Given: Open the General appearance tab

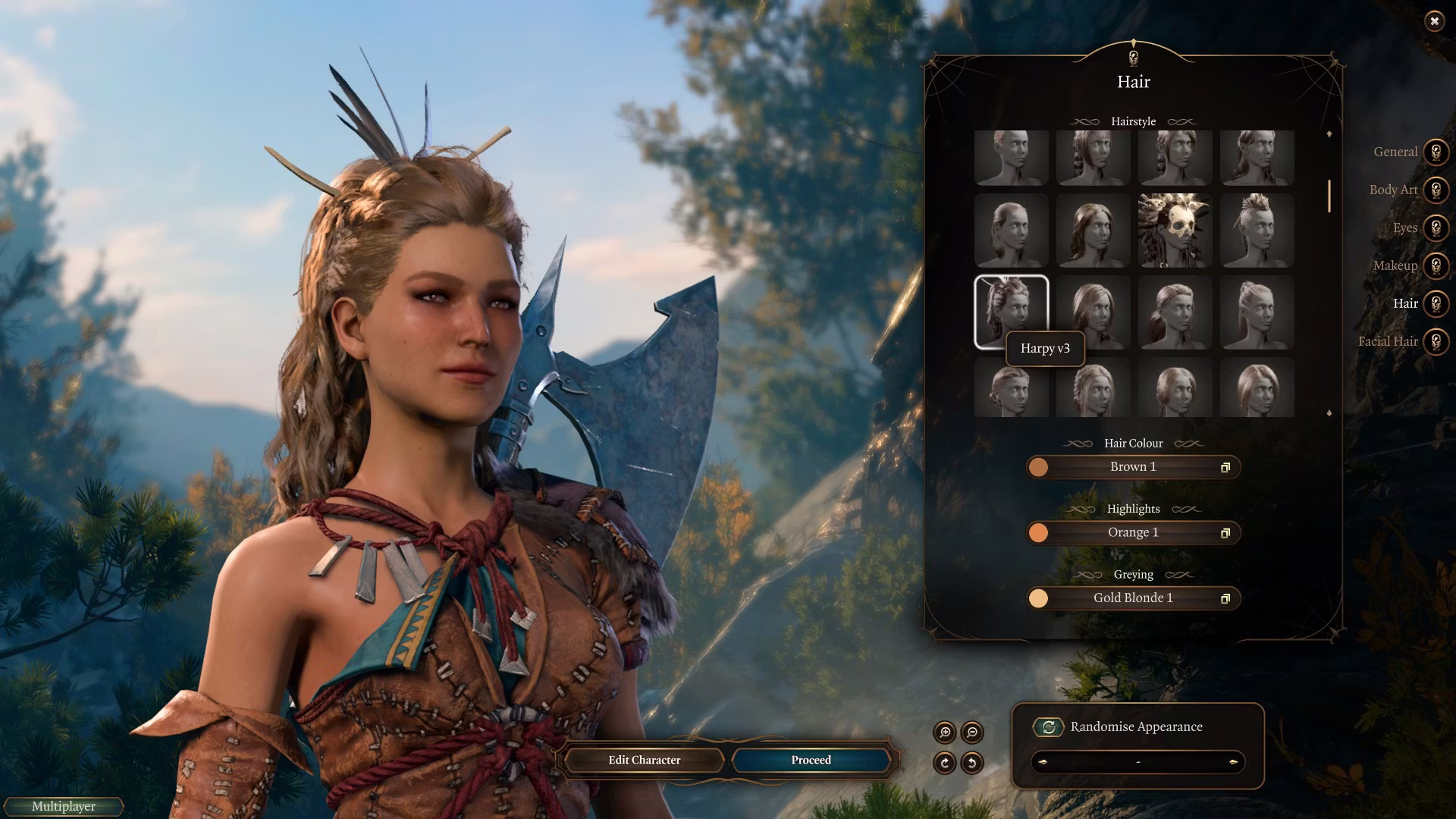Looking at the screenshot, I should point(1435,152).
